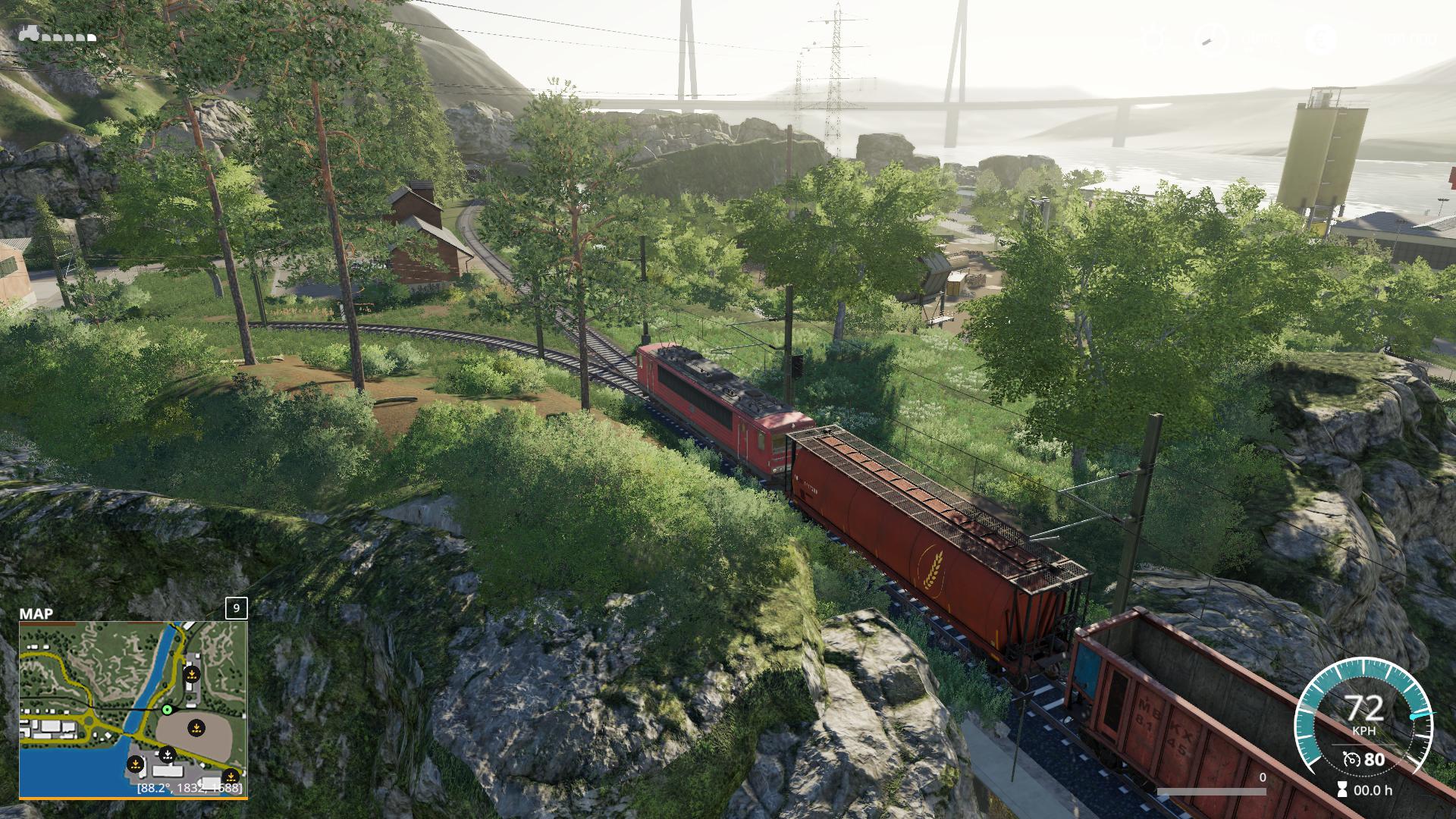Toggle the cruise control speedometer icon
The width and height of the screenshot is (1456, 819).
[1349, 759]
